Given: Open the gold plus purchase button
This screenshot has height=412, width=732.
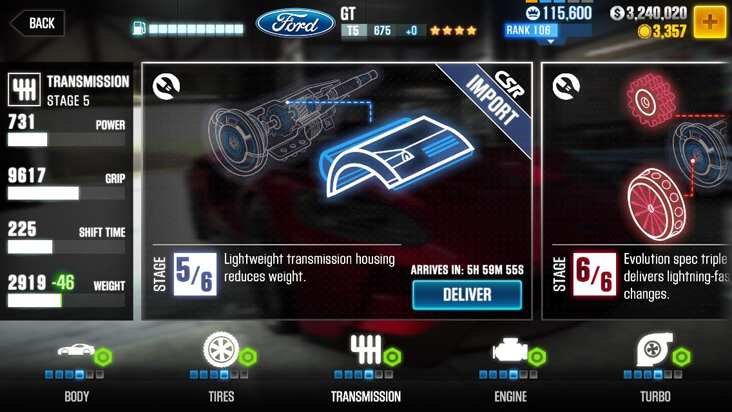Looking at the screenshot, I should [710, 22].
